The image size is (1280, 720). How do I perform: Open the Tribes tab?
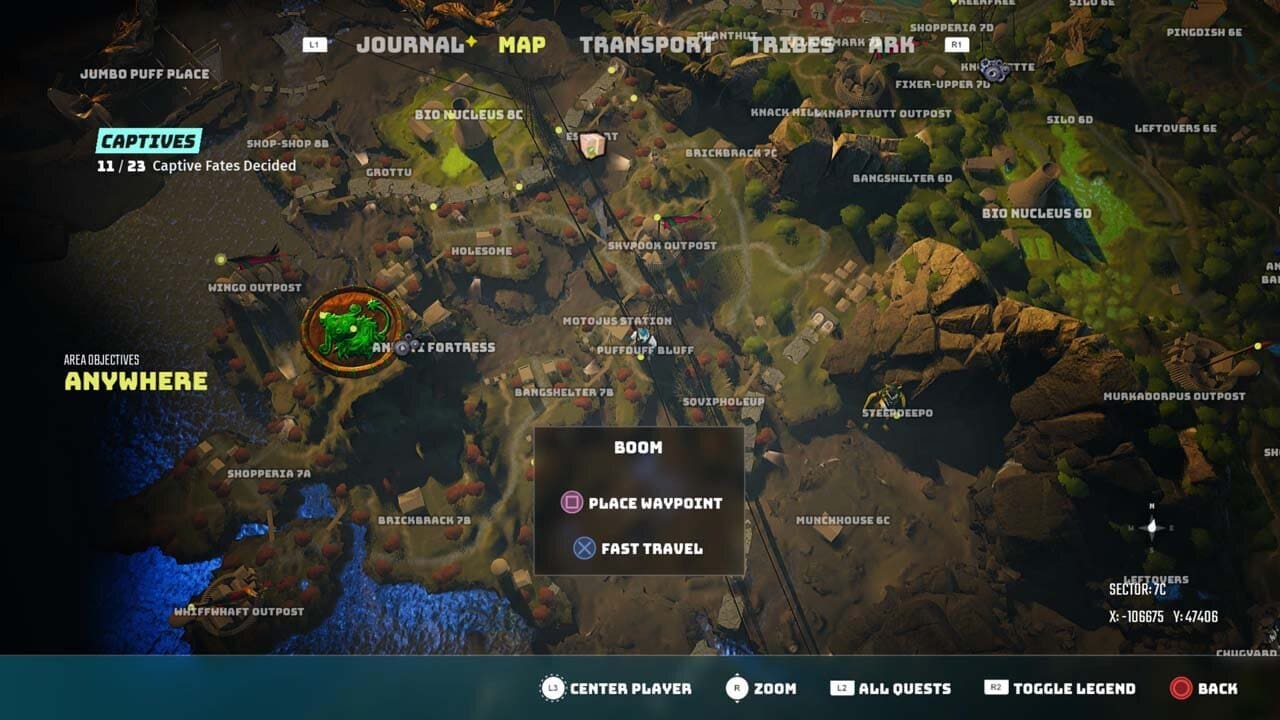(790, 44)
